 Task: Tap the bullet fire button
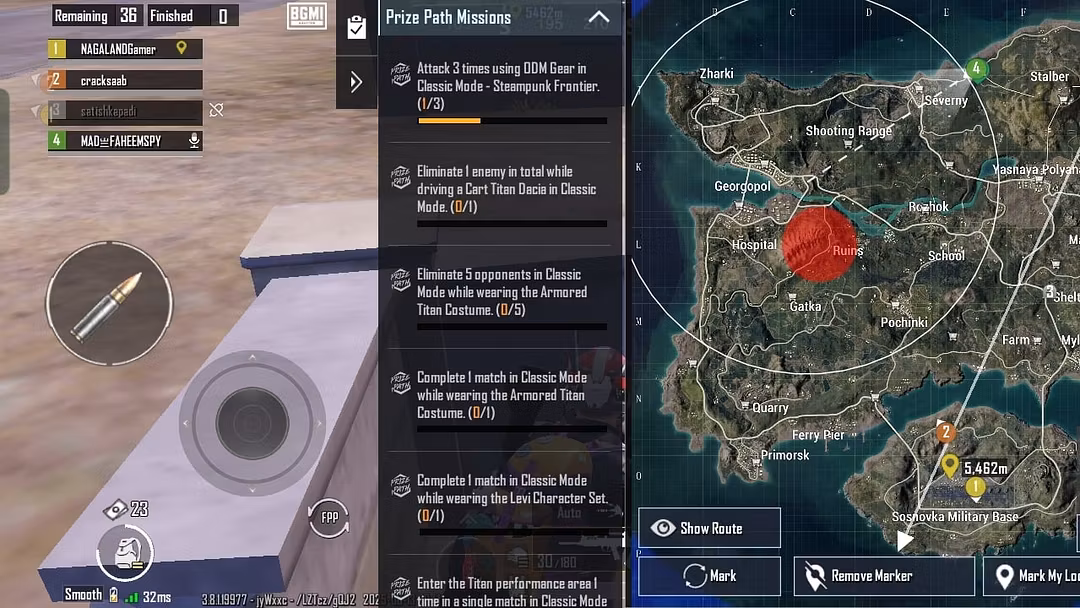[x=109, y=303]
